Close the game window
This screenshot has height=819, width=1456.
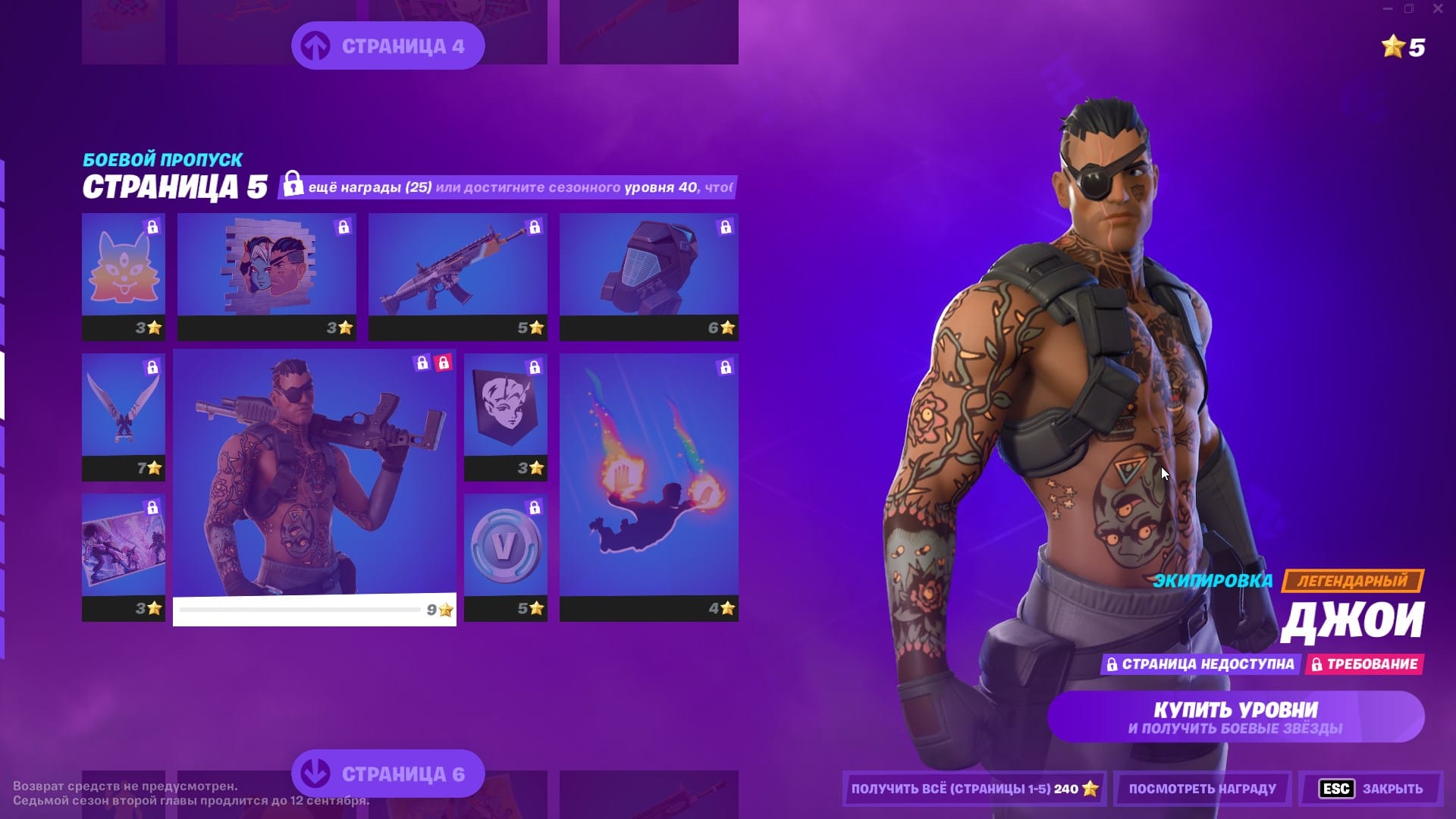coord(1437,9)
